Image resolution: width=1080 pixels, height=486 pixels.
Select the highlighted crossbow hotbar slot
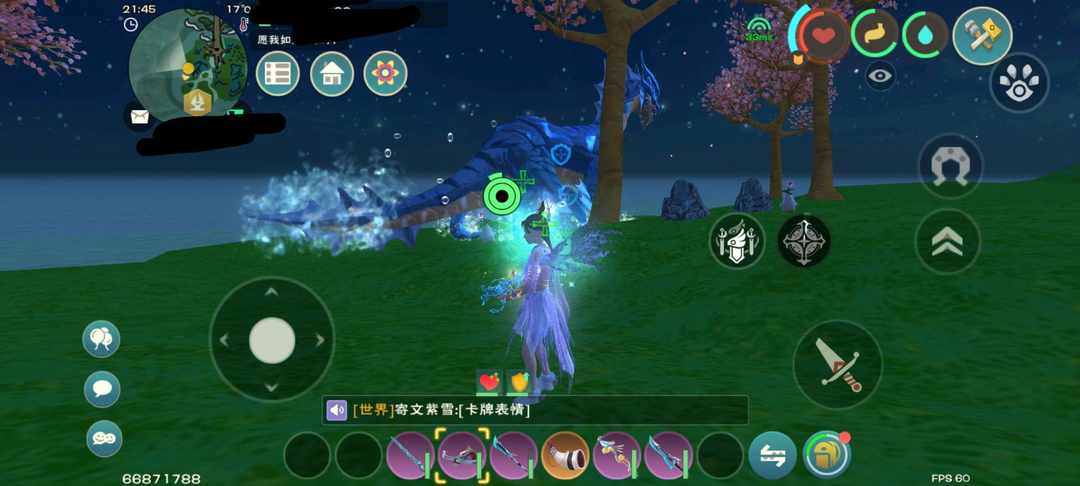point(462,455)
